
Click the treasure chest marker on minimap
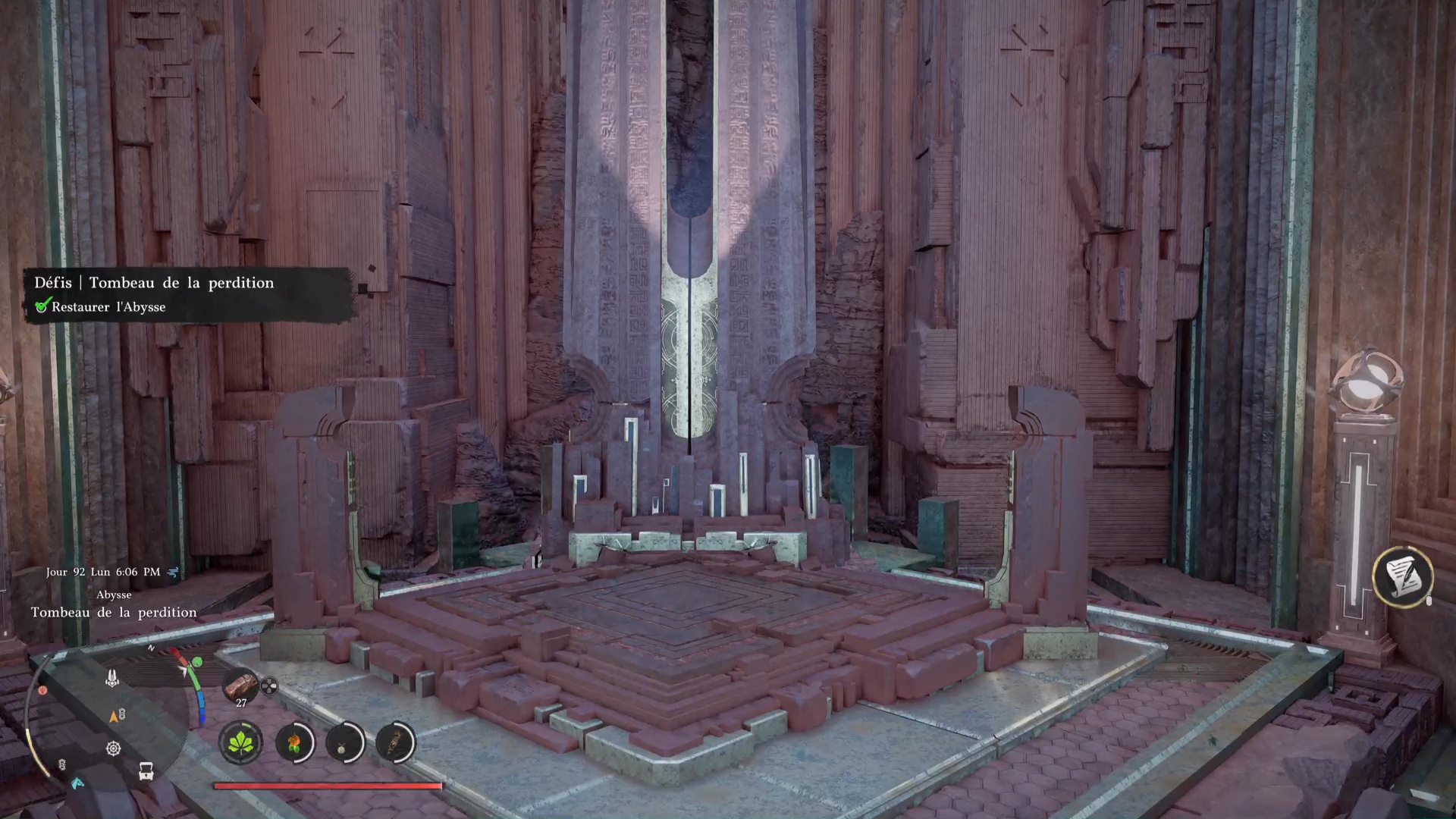pos(146,771)
